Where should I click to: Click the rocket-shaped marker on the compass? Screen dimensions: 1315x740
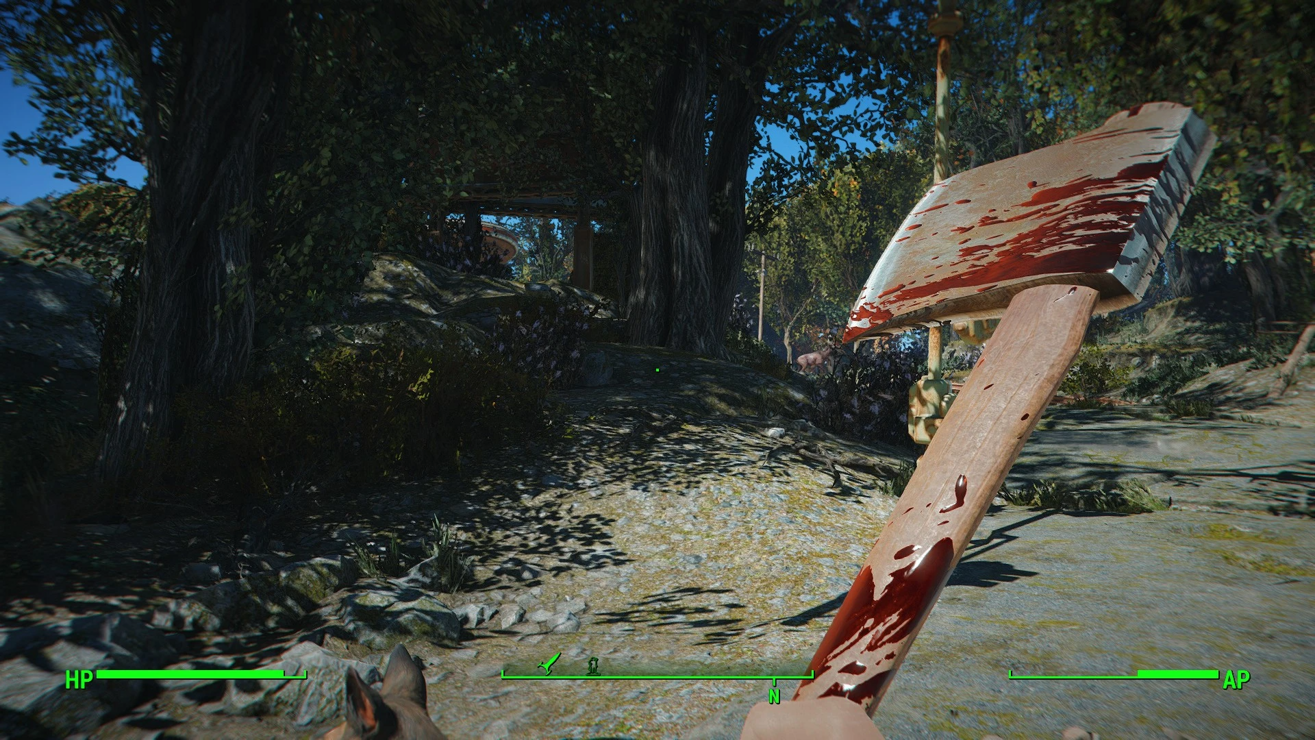(548, 663)
